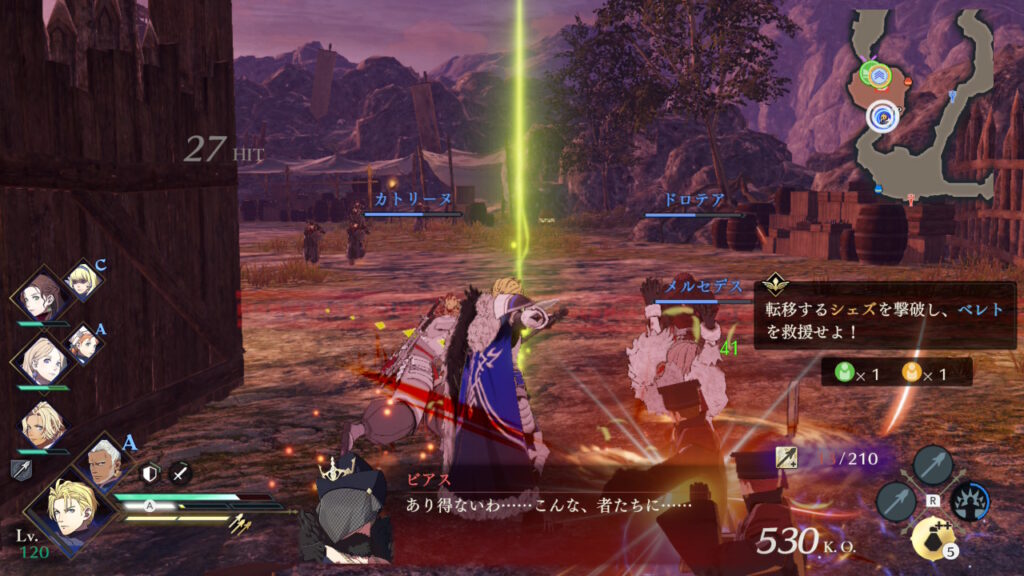The height and width of the screenshot is (576, 1024).
Task: Click the green ally count icon
Action: click(x=844, y=374)
